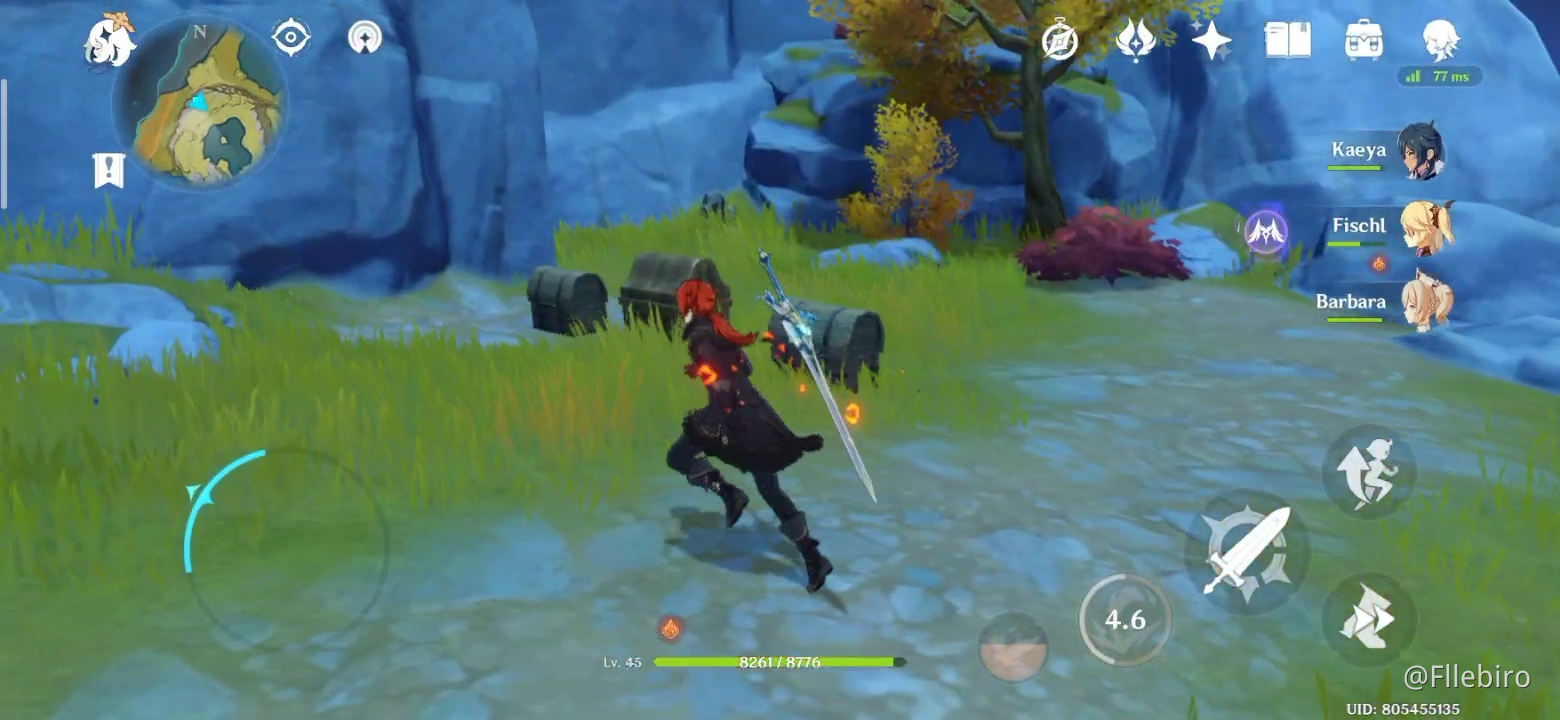Open the winged battle pass icon
This screenshot has height=720, width=1560.
point(1136,40)
